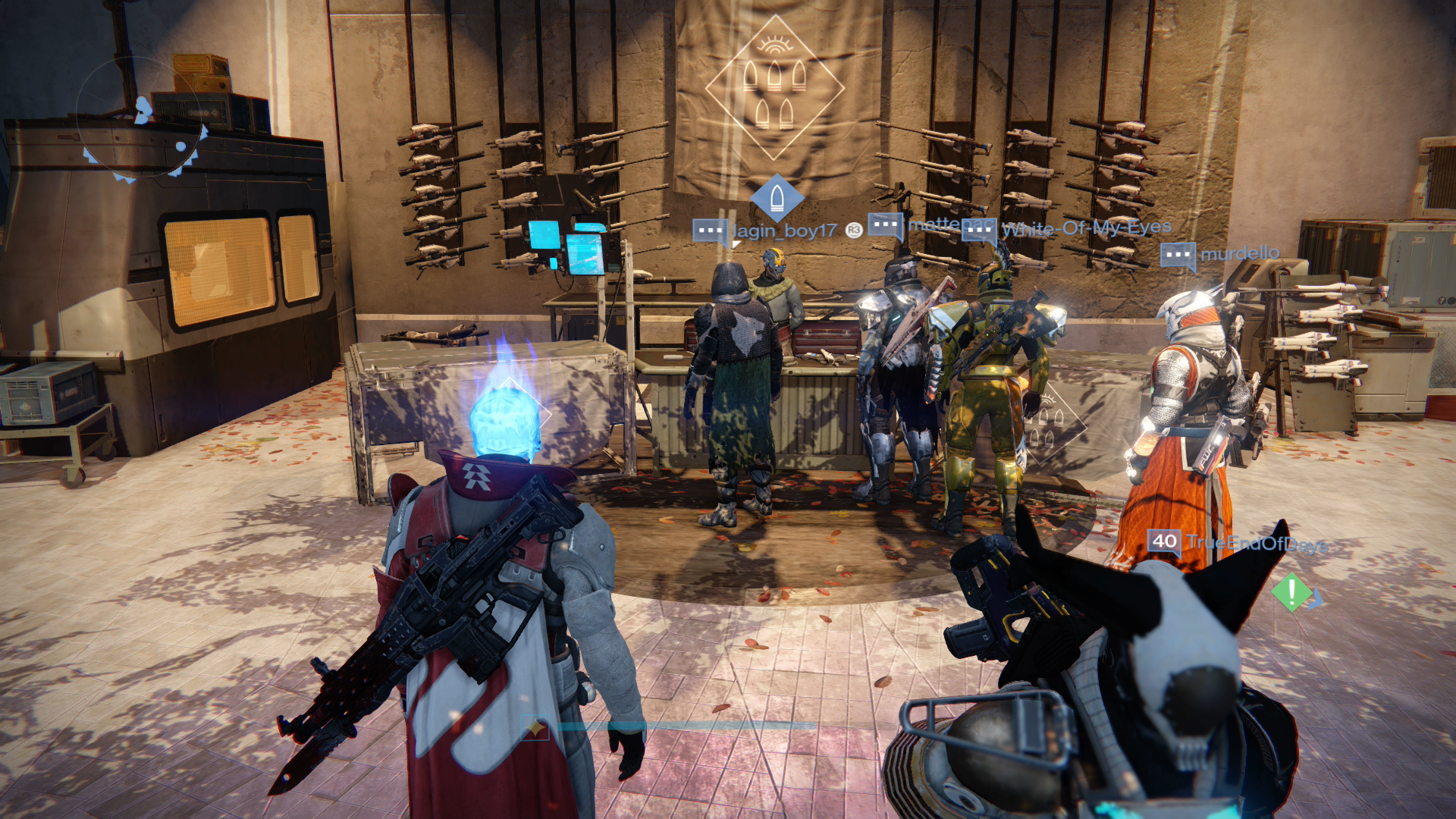Click the green exclamation quest marker
Image resolution: width=1456 pixels, height=819 pixels.
pyautogui.click(x=1291, y=591)
